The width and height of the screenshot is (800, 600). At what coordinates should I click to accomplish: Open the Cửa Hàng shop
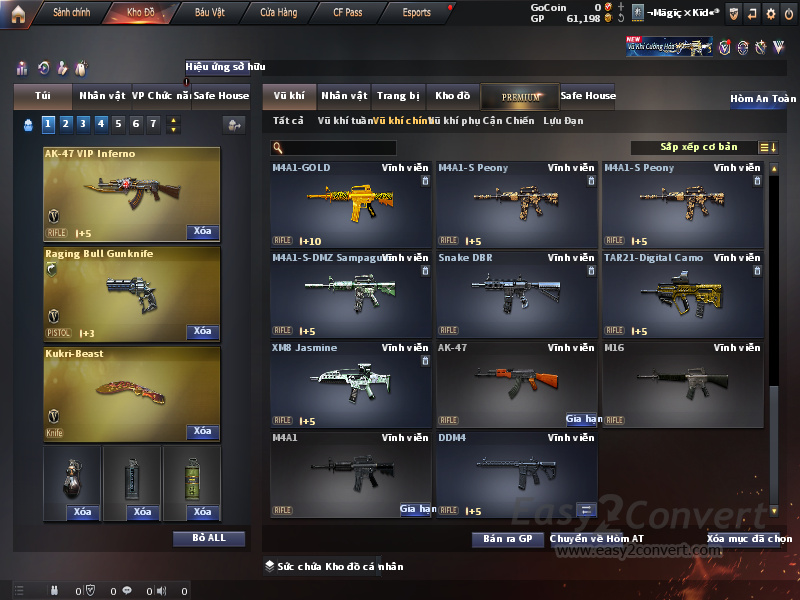click(279, 13)
